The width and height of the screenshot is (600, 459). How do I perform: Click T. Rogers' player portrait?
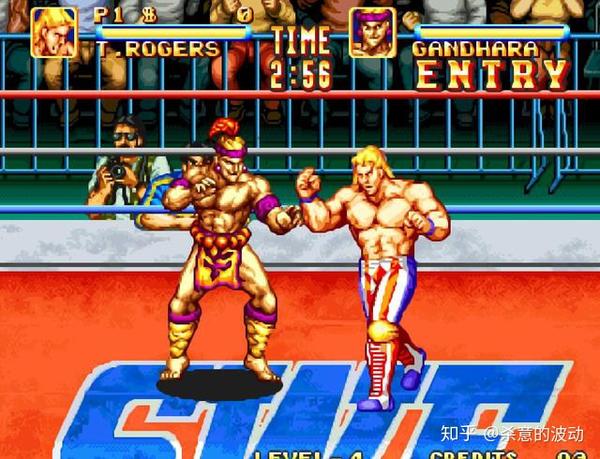(x=53, y=32)
